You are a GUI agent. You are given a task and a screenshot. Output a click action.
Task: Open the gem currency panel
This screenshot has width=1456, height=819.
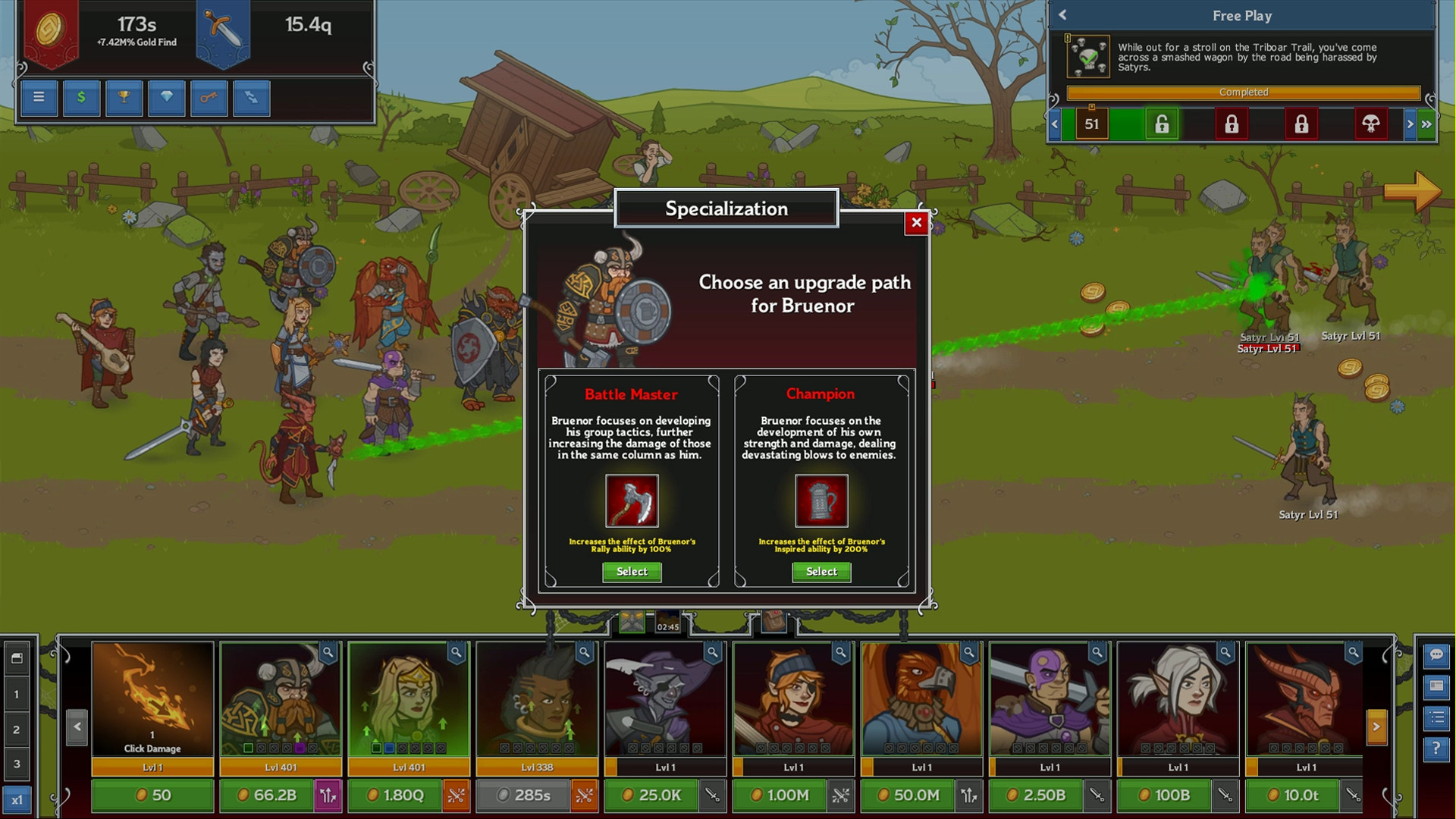166,98
